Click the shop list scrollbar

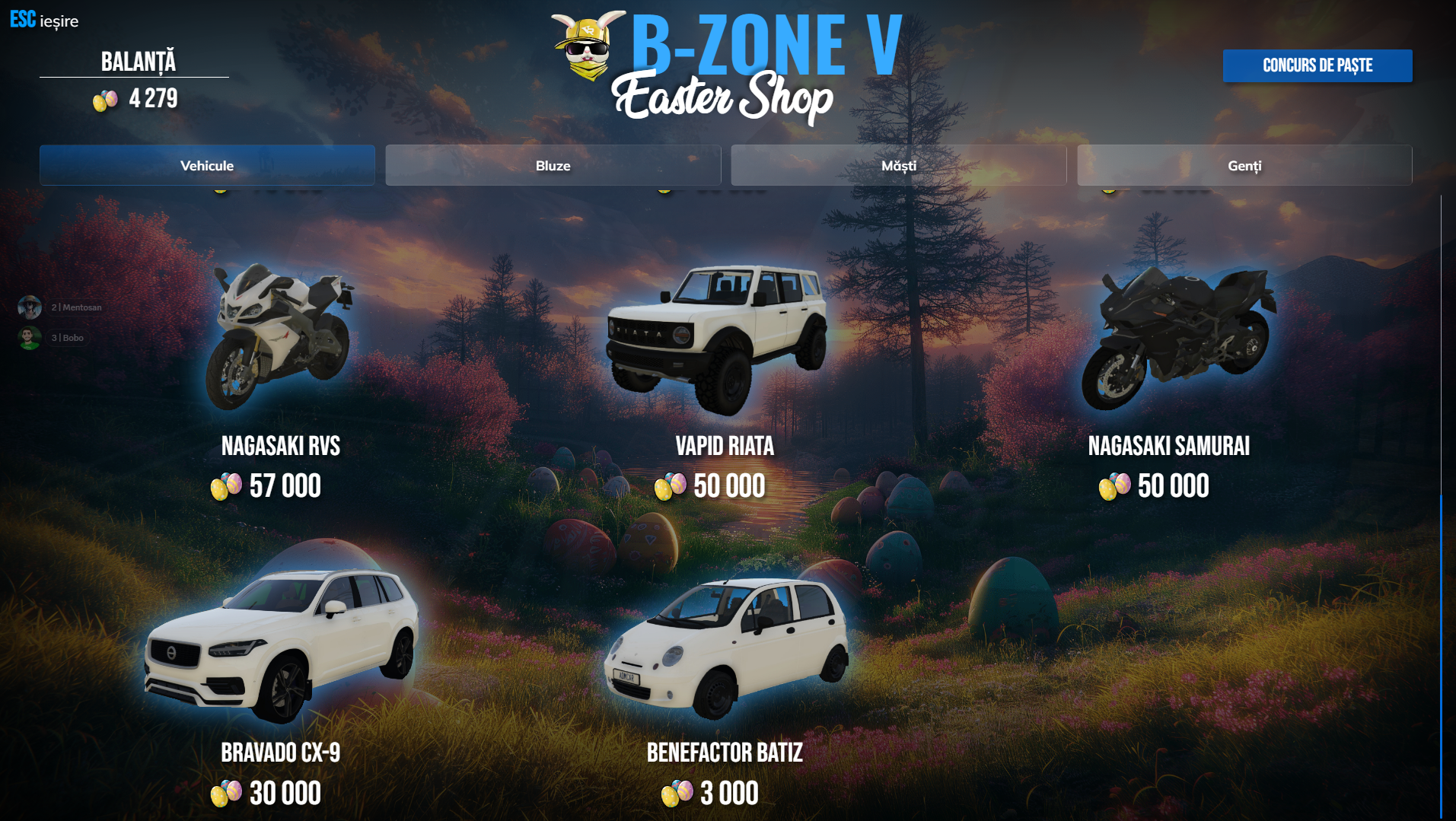coord(1440,654)
